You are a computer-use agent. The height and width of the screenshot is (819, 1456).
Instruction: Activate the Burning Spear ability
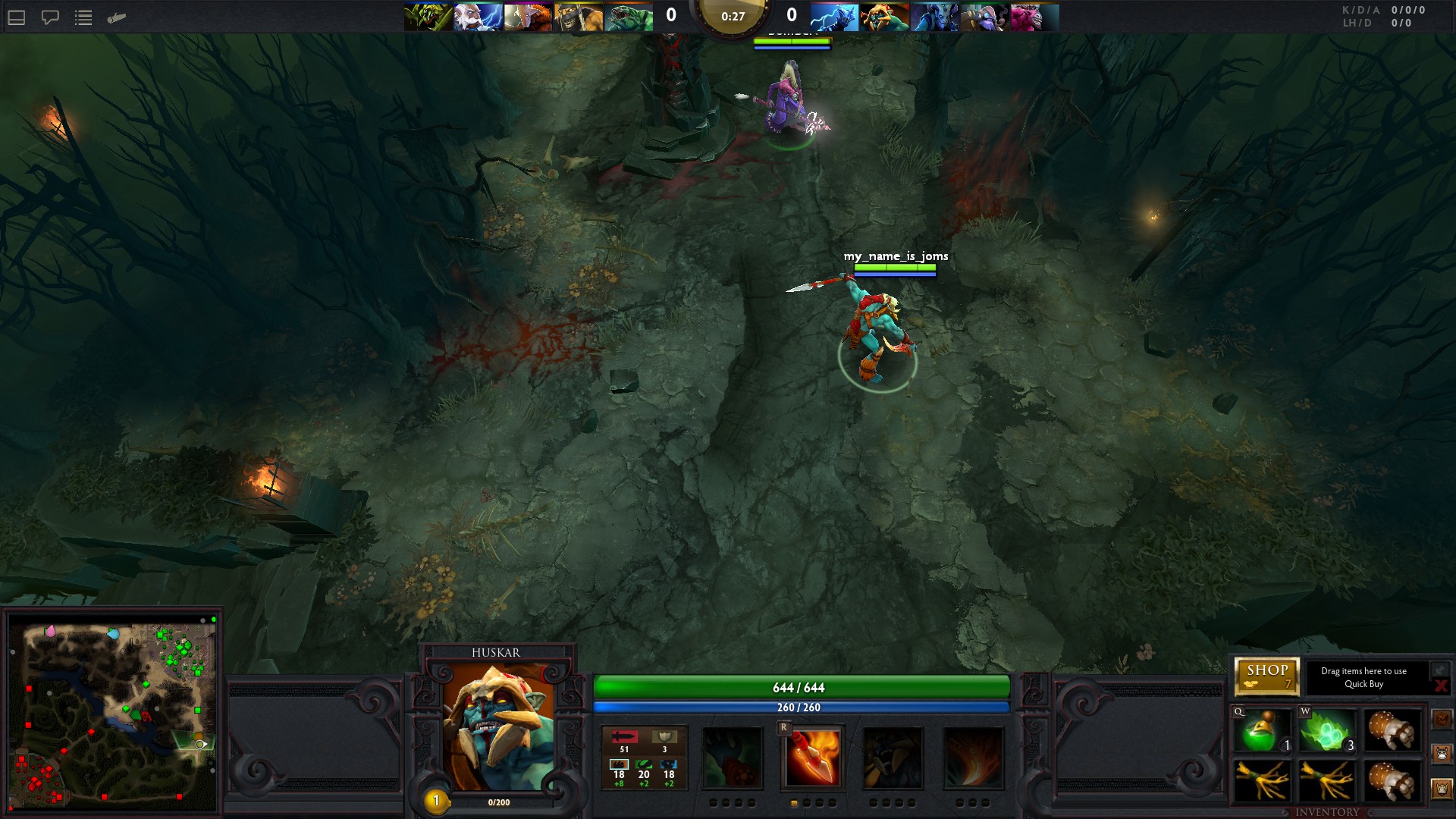(812, 757)
